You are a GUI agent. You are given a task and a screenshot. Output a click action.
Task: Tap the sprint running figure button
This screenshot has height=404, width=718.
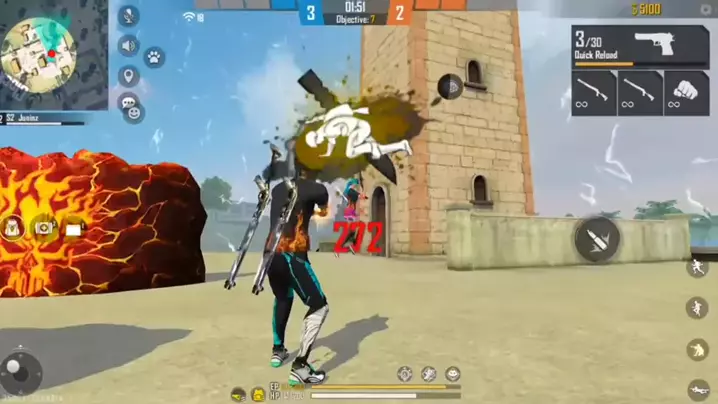697,267
